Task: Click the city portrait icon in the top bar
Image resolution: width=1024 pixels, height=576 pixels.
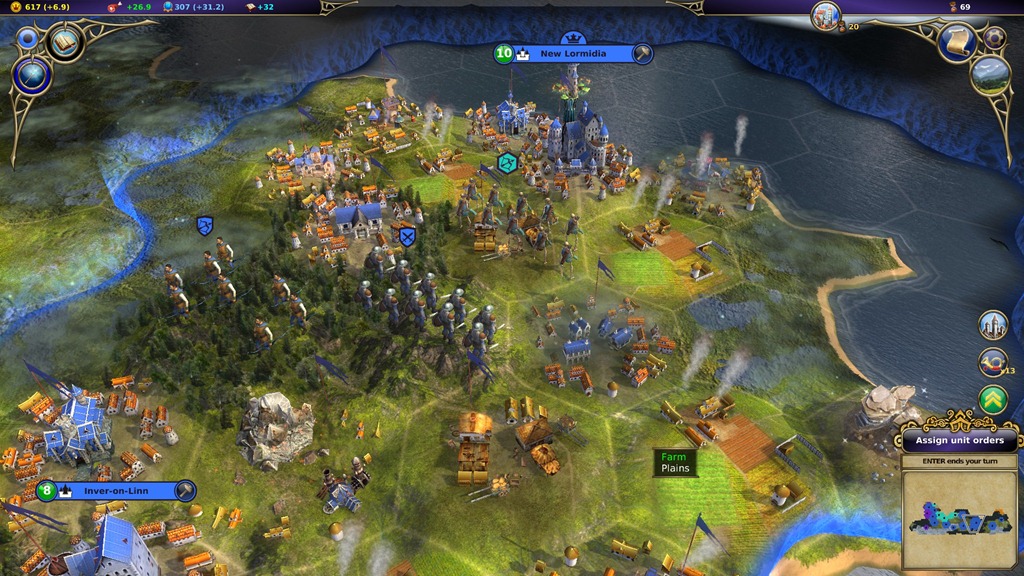Action: (826, 14)
